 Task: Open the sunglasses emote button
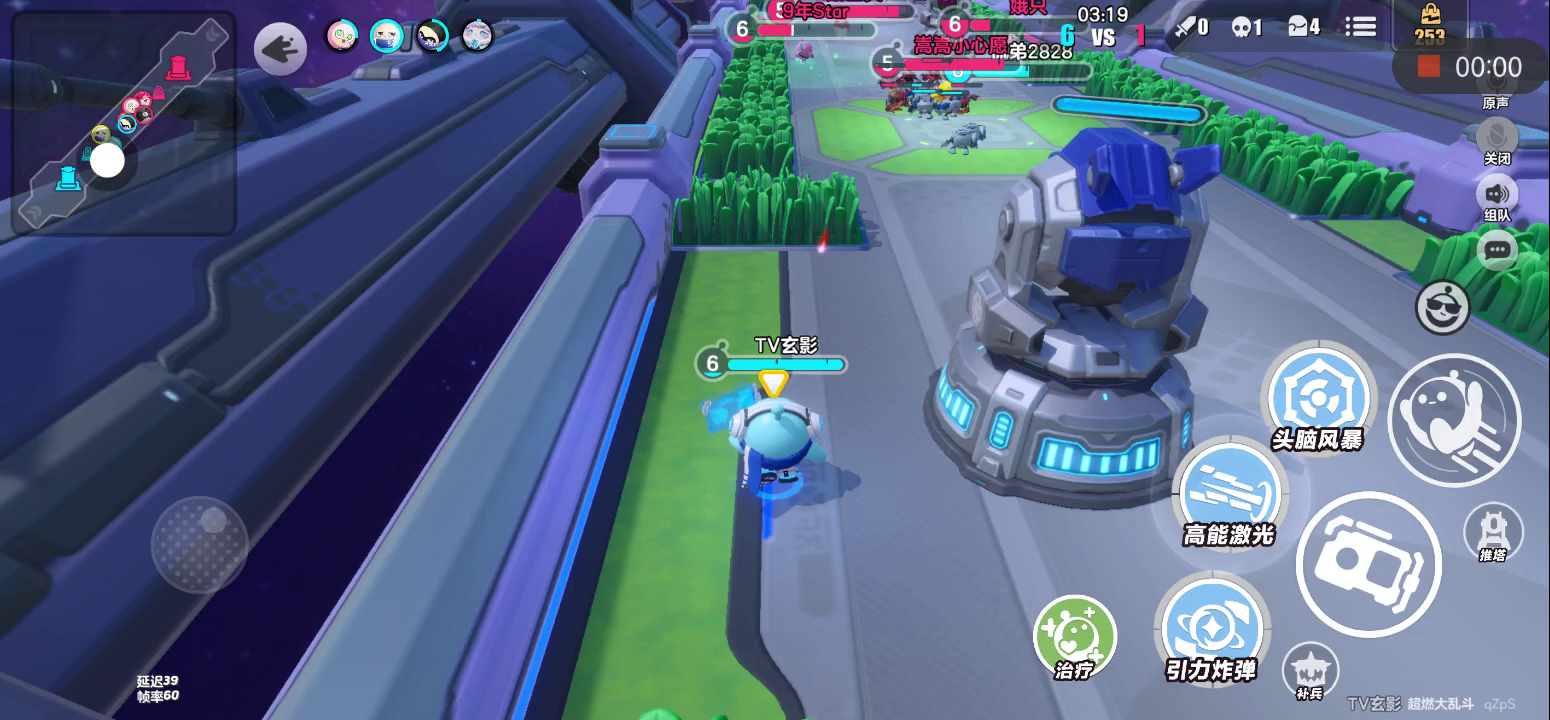pos(1442,308)
